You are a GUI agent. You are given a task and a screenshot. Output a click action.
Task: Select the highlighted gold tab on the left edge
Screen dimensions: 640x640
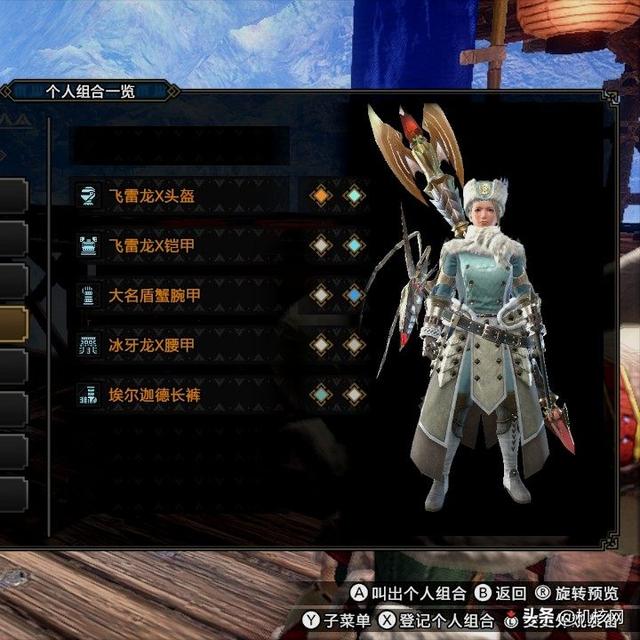13,323
